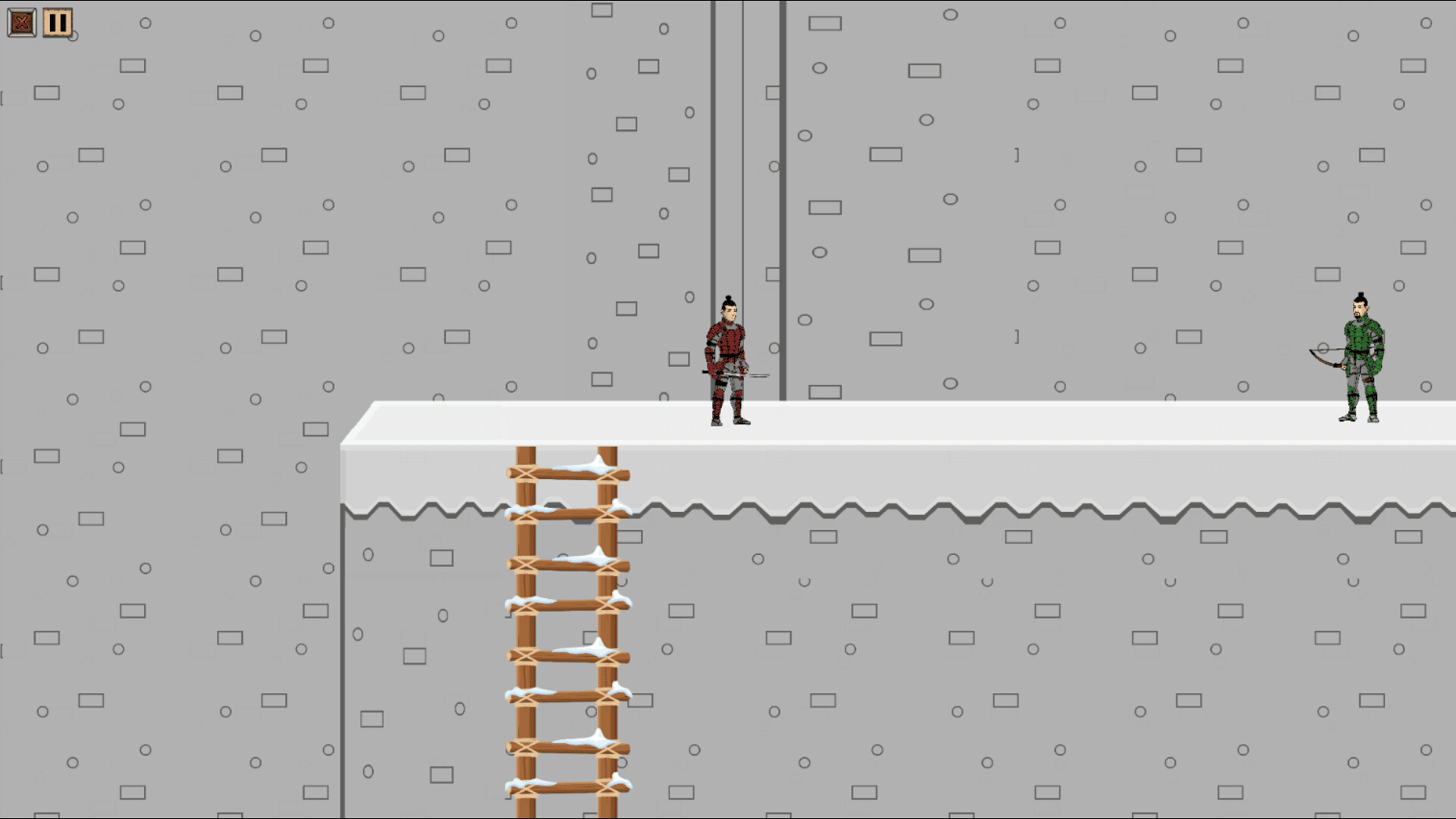The height and width of the screenshot is (819, 1456).
Task: Click the wooden X exit button
Action: tap(22, 22)
